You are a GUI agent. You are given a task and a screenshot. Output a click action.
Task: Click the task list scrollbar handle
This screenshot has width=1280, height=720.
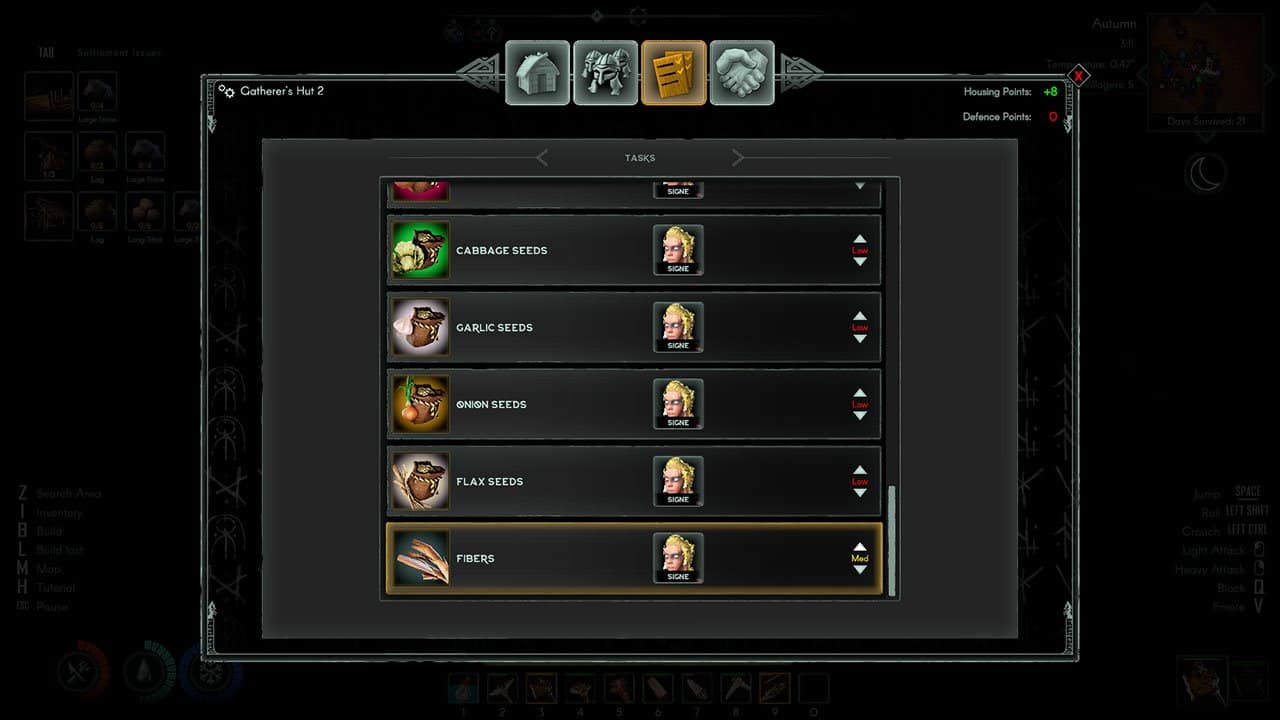tap(892, 540)
